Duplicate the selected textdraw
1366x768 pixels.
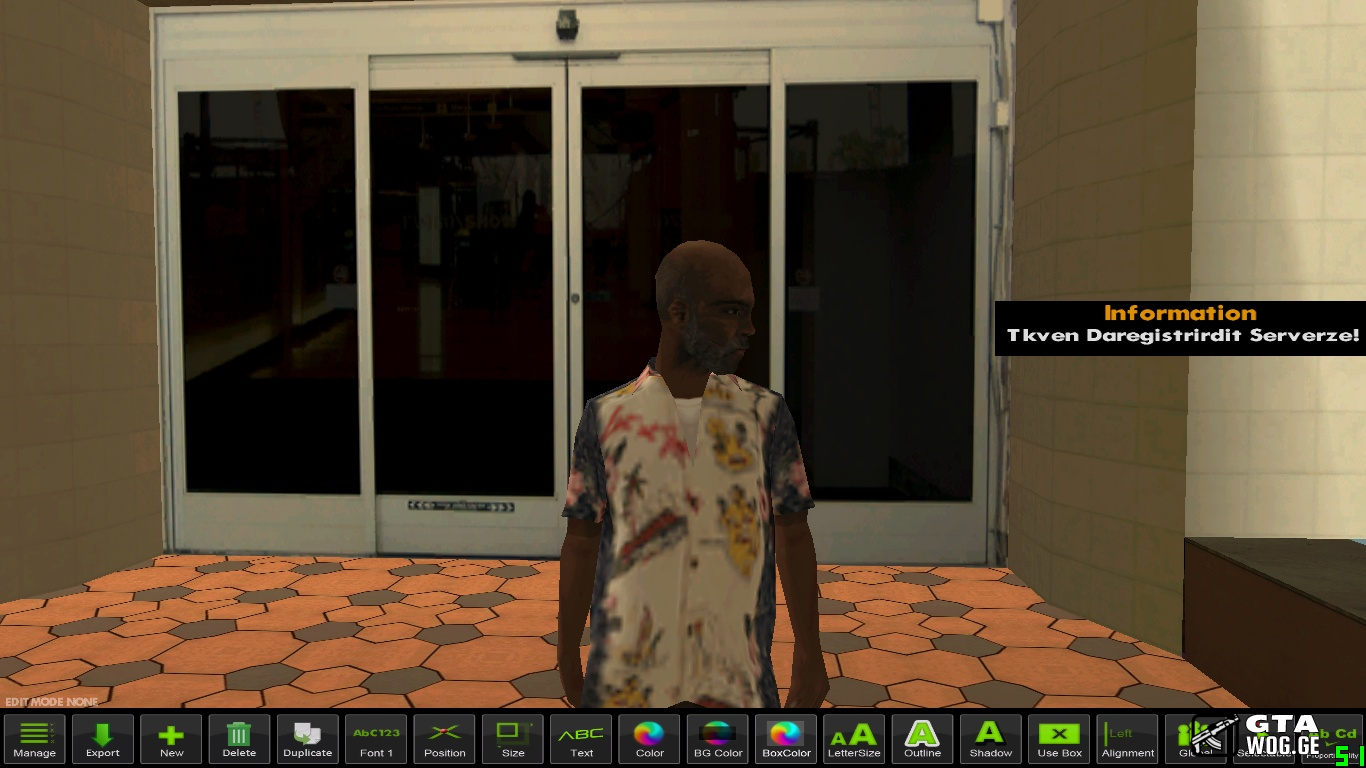tap(307, 739)
